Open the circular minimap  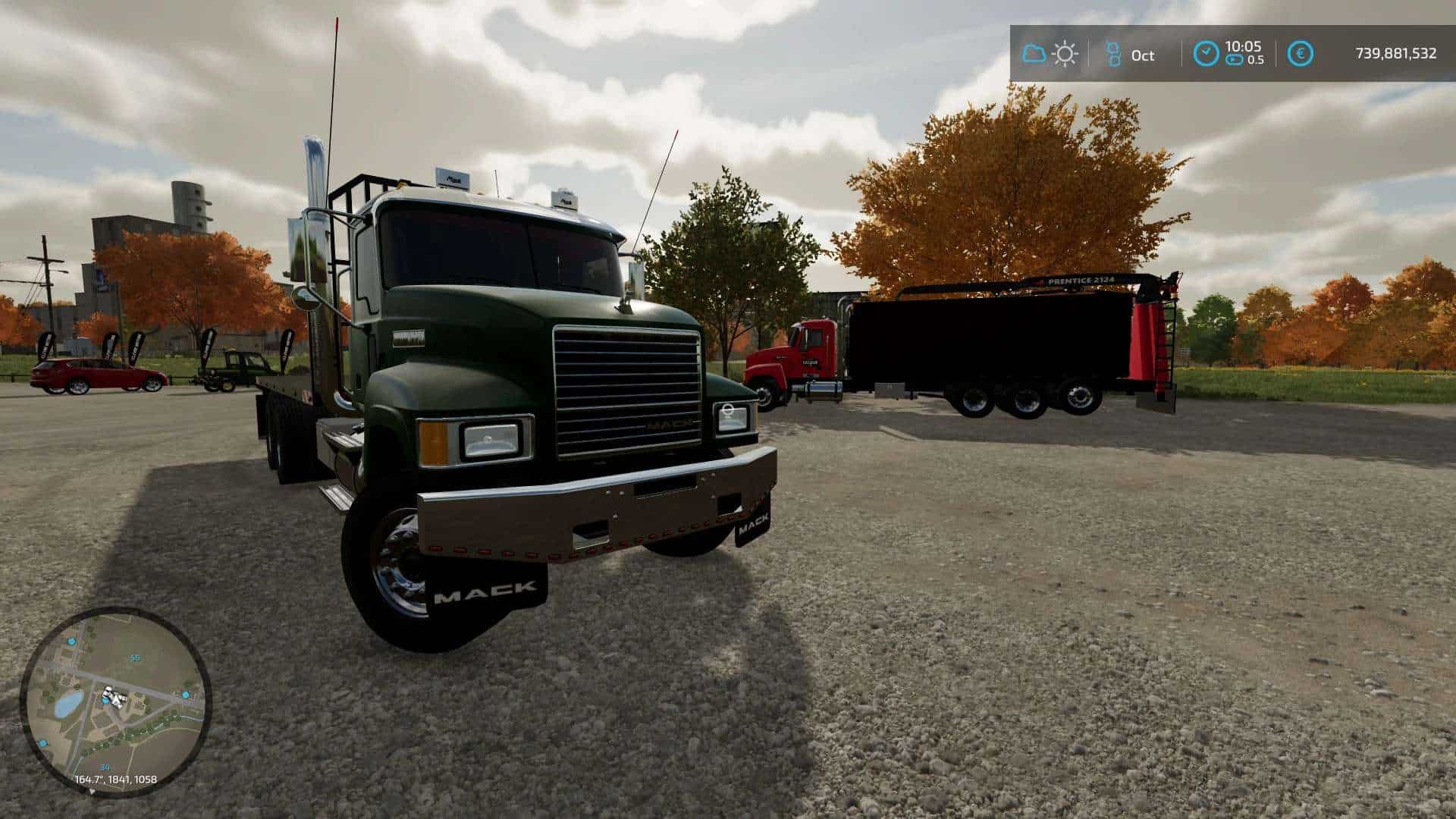[x=115, y=701]
